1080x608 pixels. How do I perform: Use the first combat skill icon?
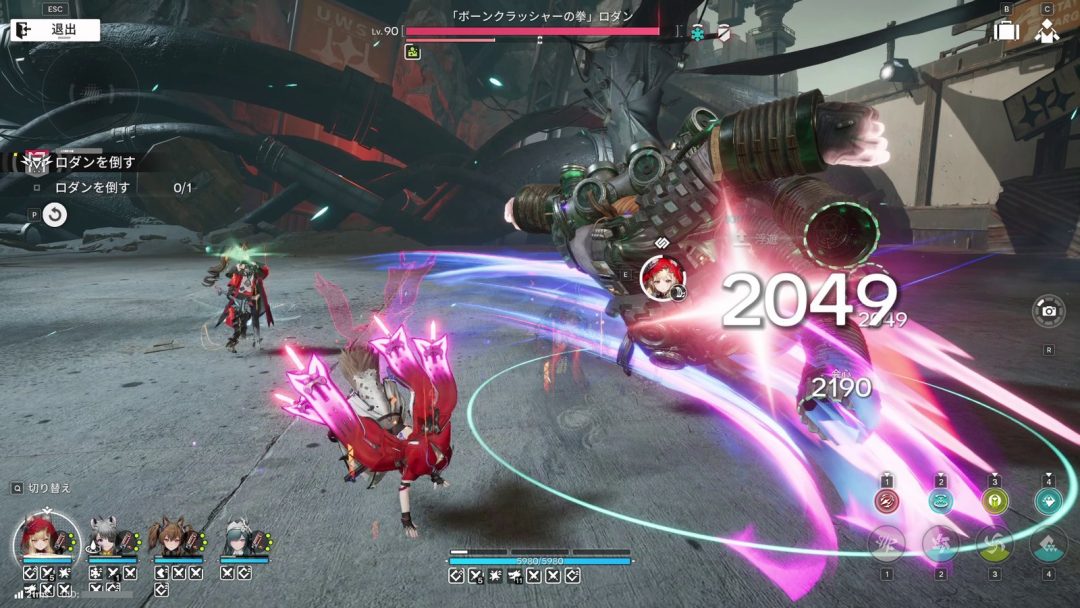pyautogui.click(x=886, y=544)
